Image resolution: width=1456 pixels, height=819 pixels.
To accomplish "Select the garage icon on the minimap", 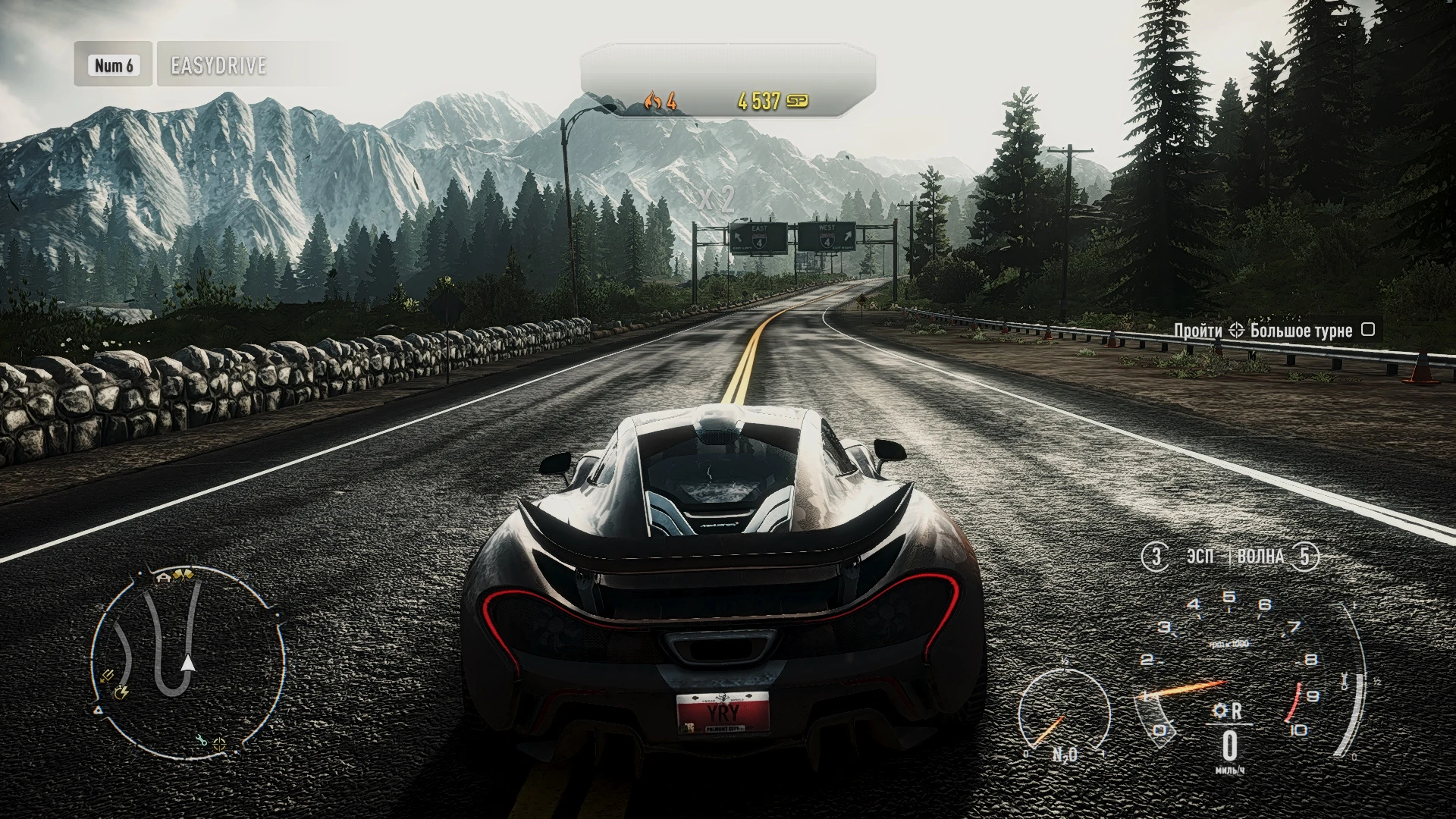I will [x=165, y=577].
